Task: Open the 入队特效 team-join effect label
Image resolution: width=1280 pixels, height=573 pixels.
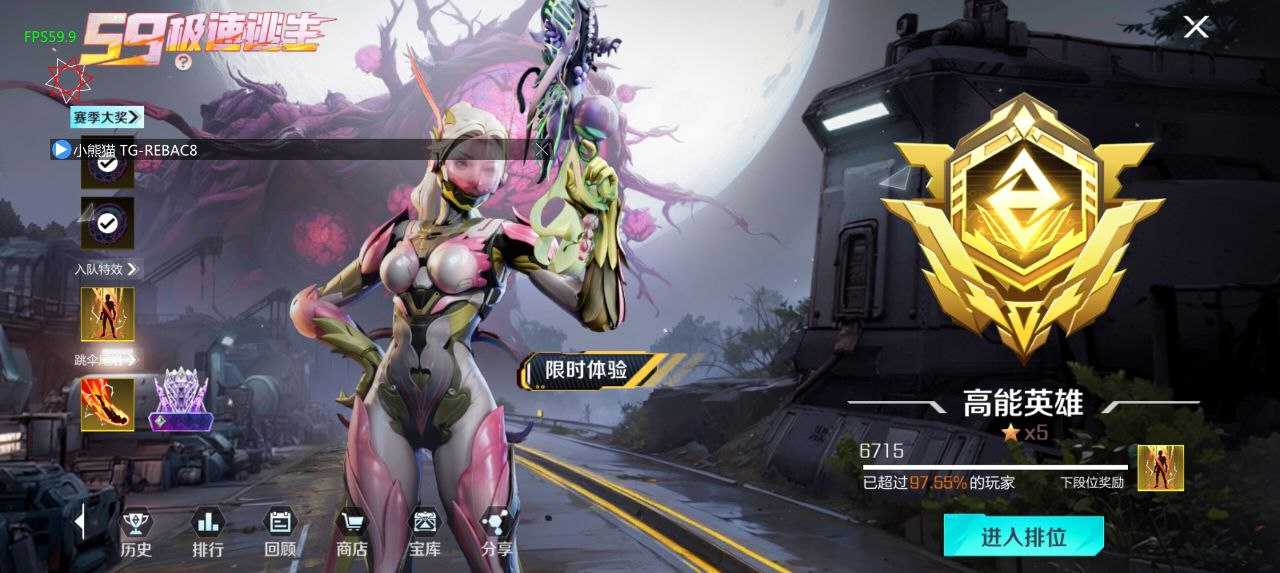Action: 106,269
